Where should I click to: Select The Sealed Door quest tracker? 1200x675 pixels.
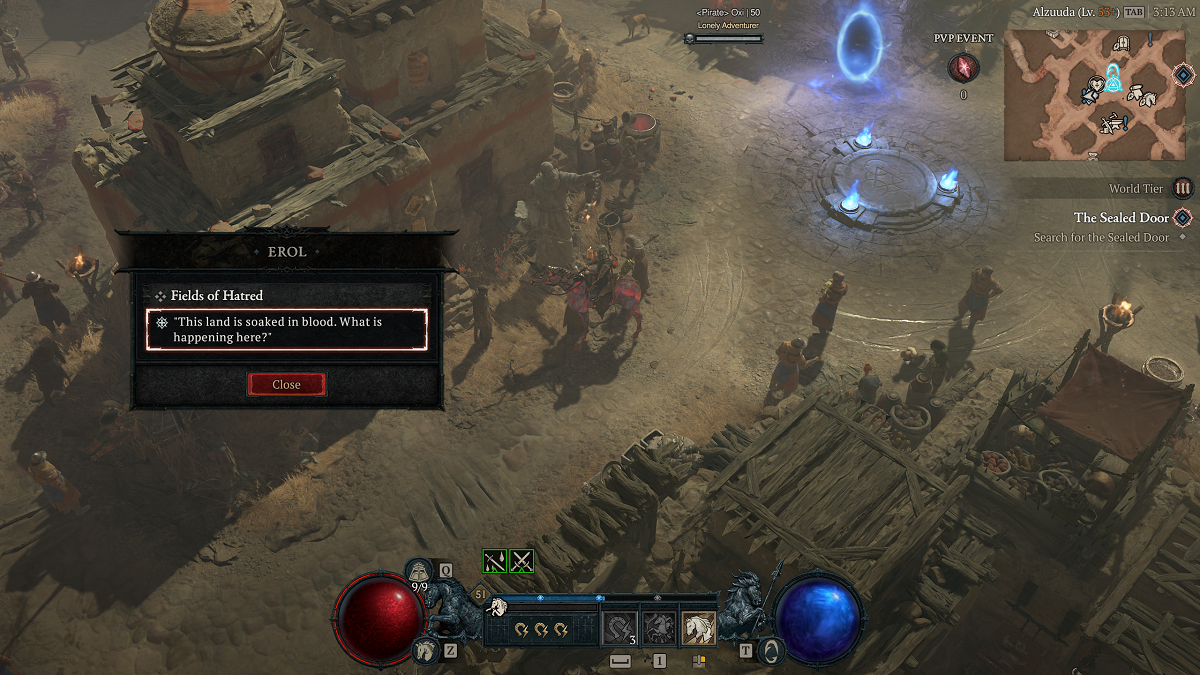[1121, 217]
